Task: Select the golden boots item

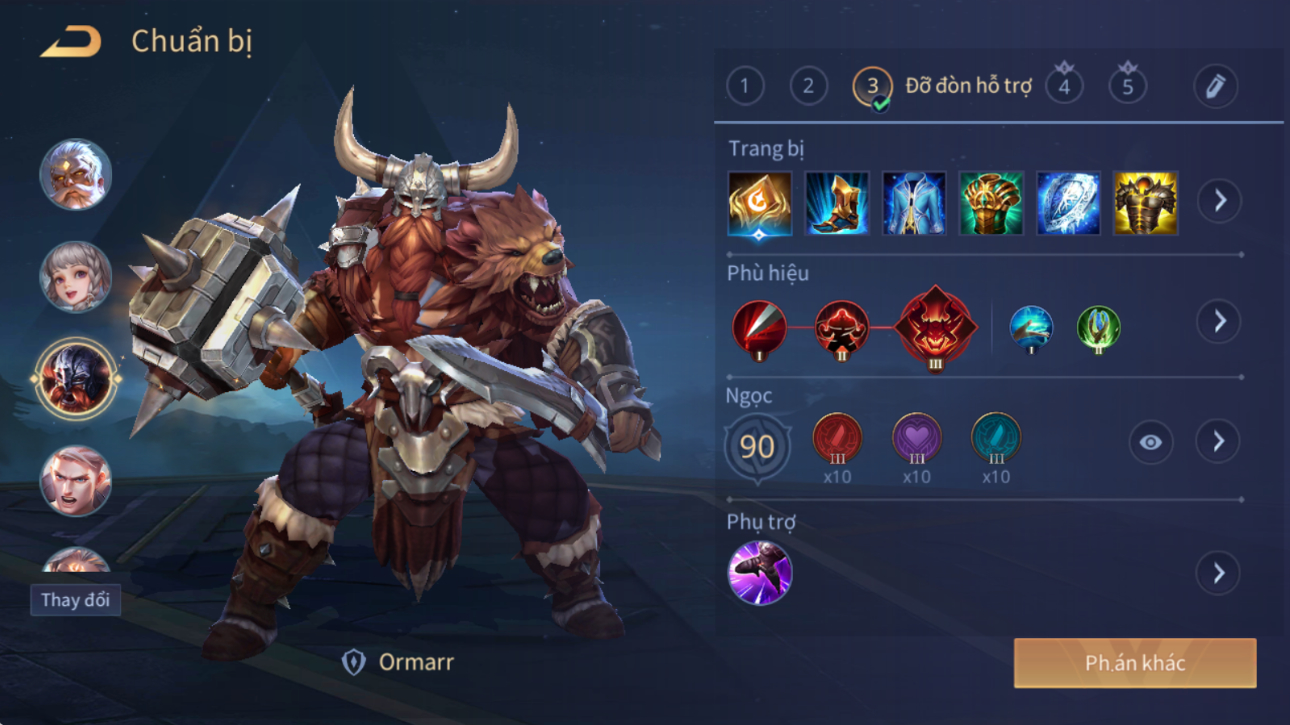Action: point(837,203)
